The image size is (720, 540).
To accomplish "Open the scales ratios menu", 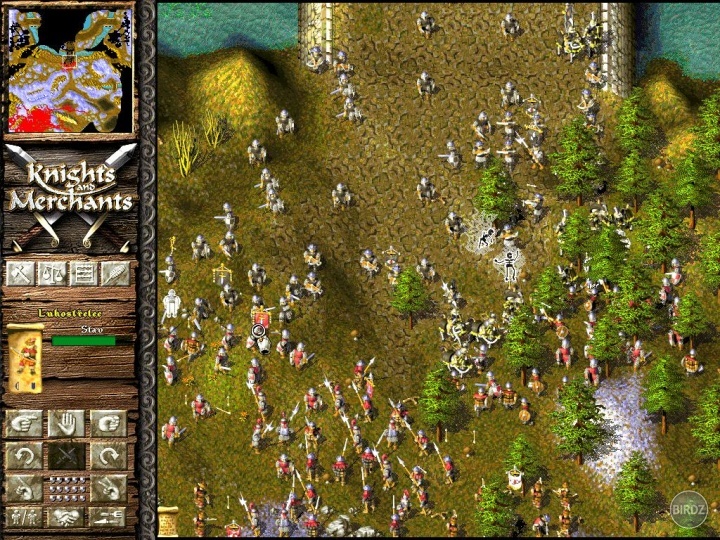I will point(52,273).
